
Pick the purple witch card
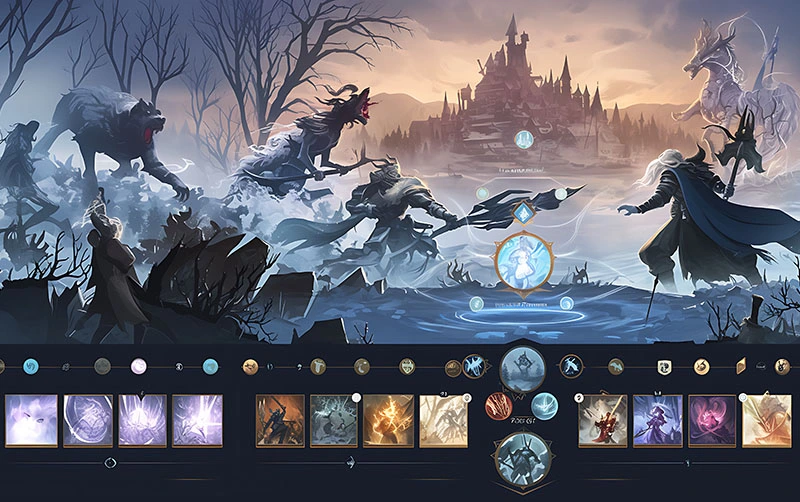pyautogui.click(x=657, y=419)
